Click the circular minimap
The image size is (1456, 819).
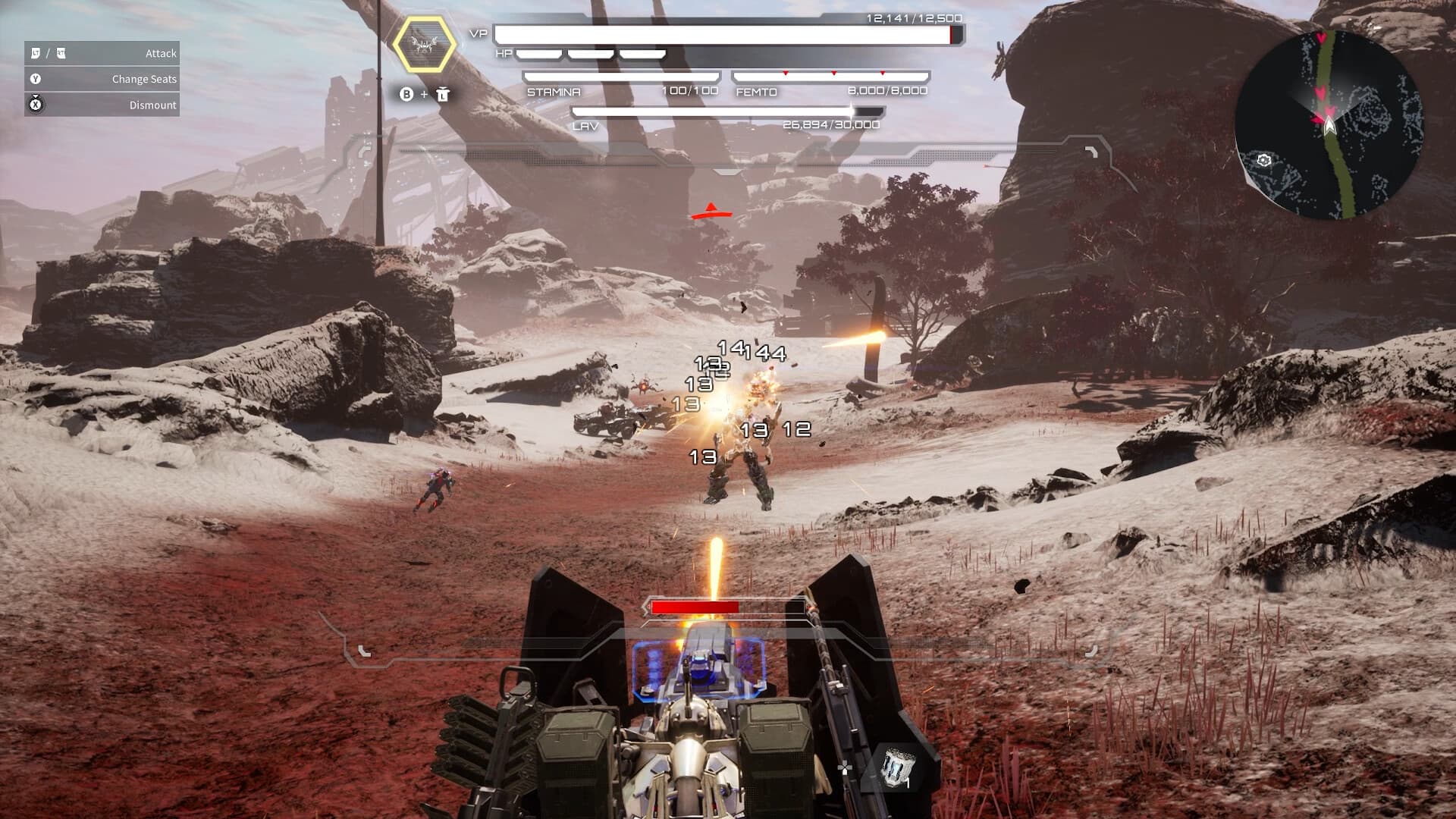(1329, 124)
